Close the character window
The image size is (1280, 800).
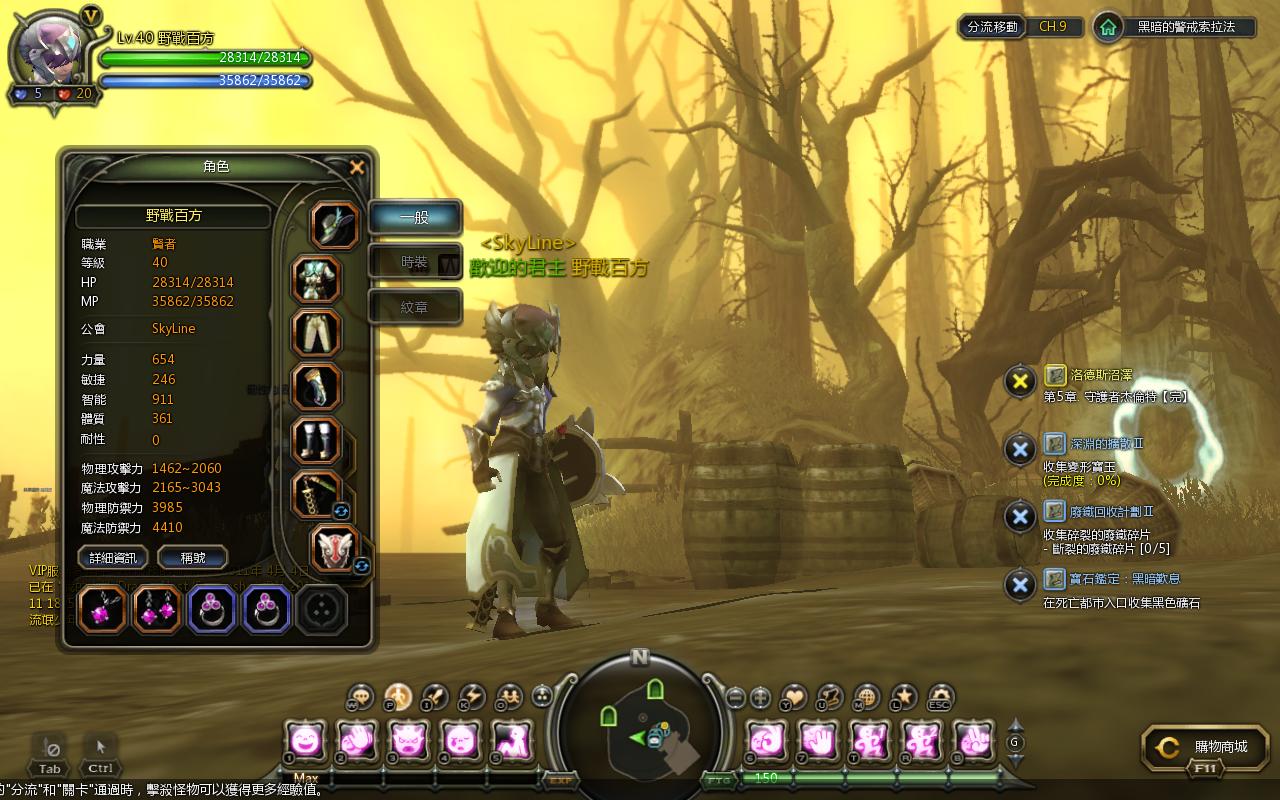click(357, 168)
